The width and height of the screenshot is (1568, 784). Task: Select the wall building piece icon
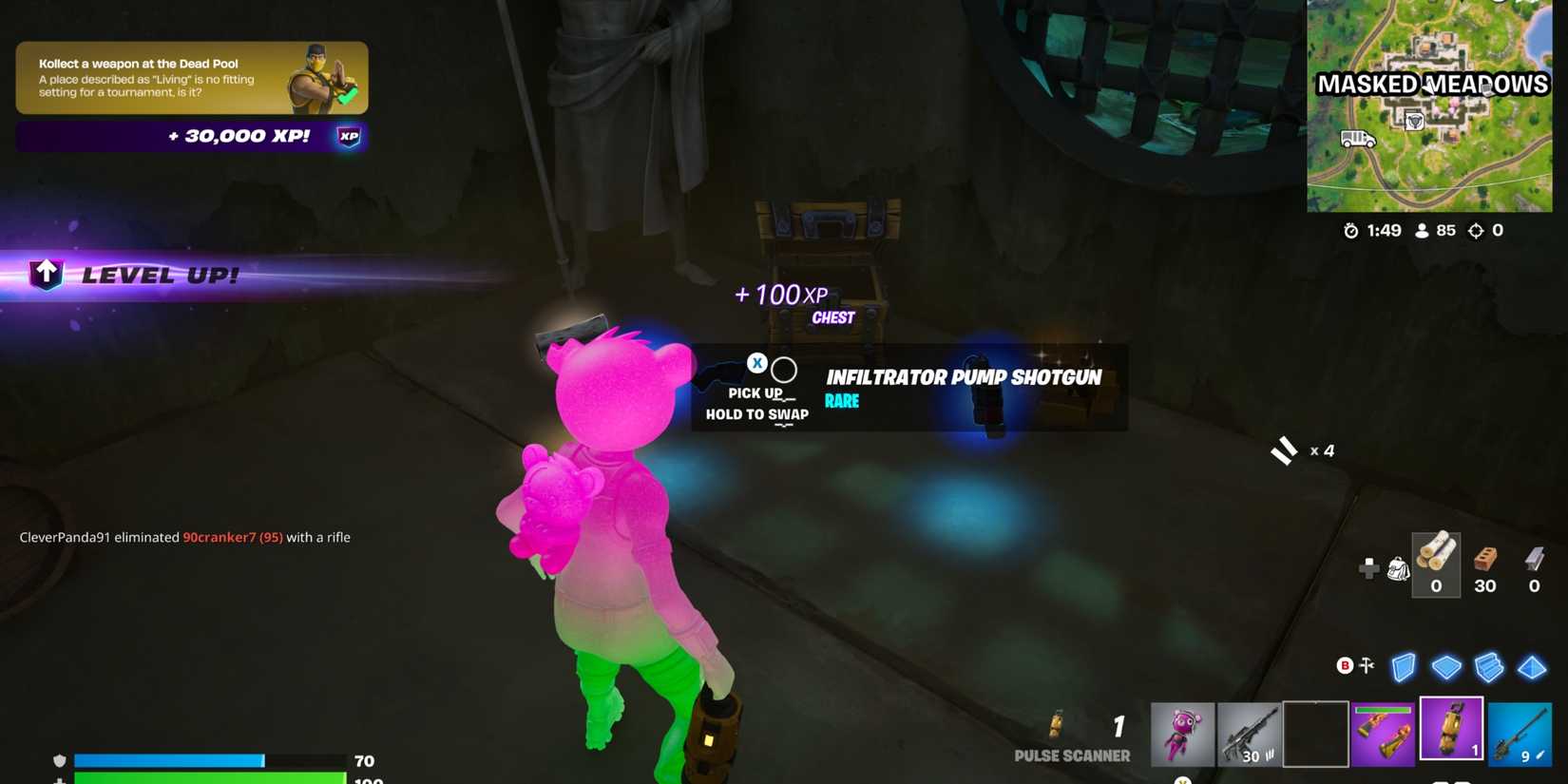pyautogui.click(x=1404, y=667)
